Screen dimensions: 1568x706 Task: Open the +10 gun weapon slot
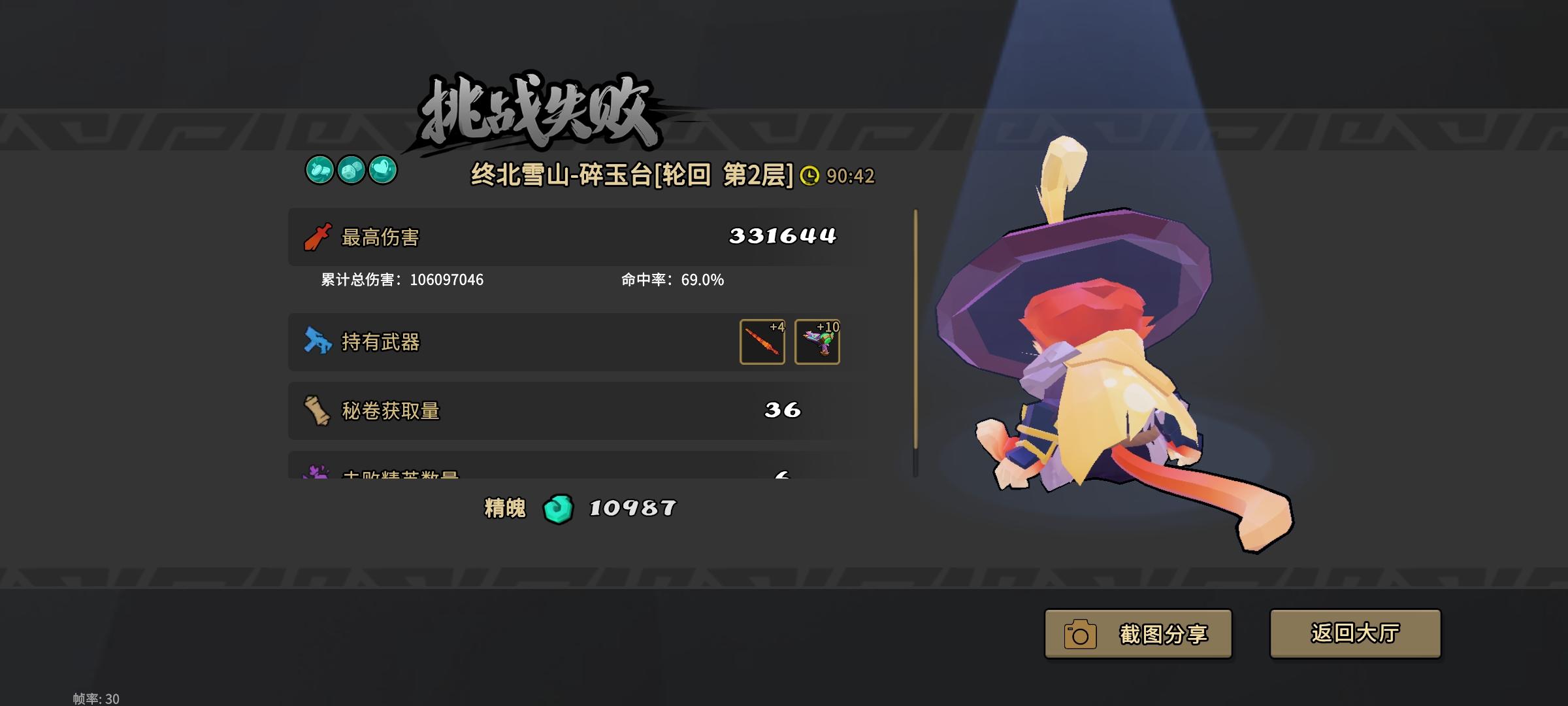click(x=817, y=343)
